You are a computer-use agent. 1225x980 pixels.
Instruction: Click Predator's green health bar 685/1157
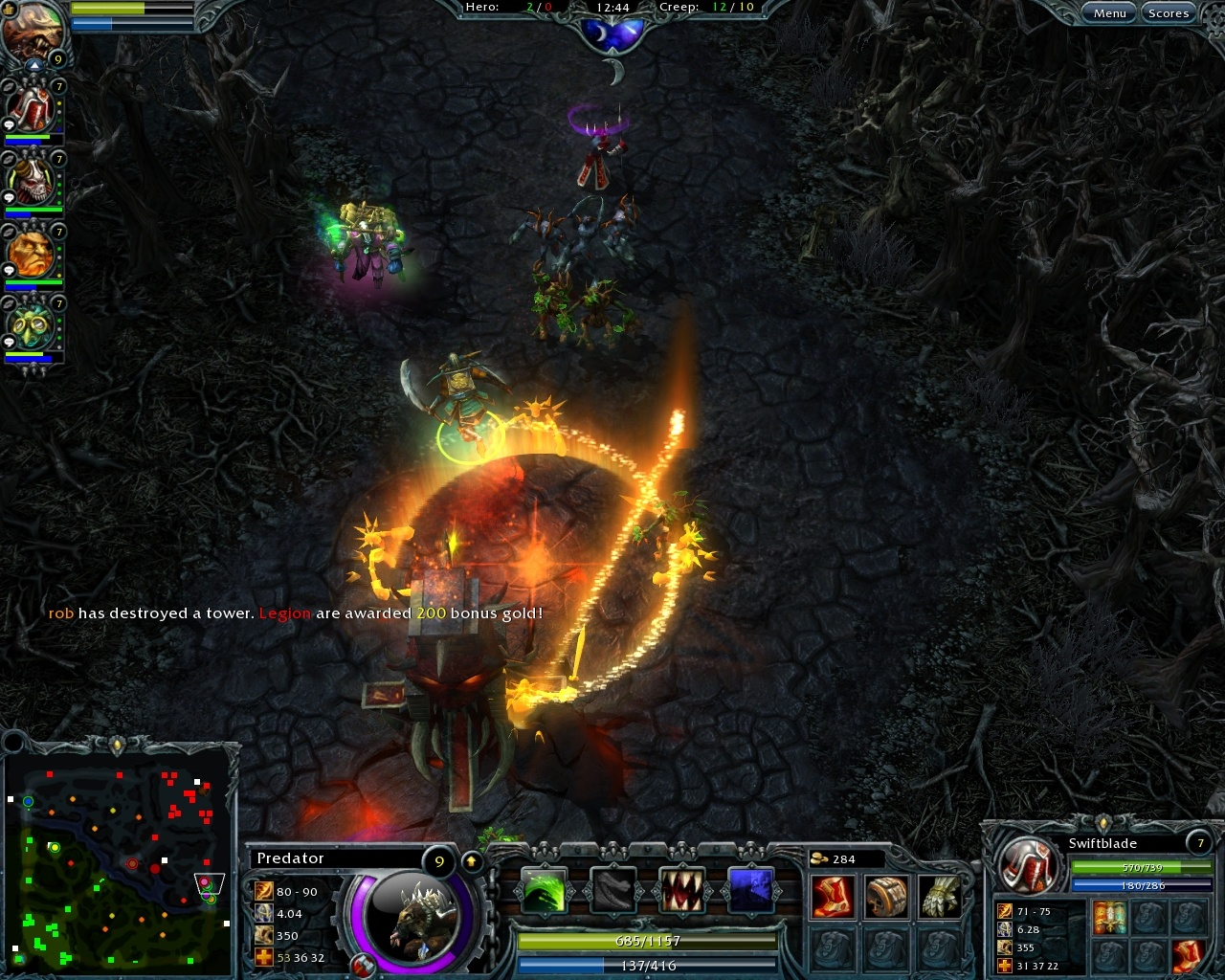(648, 941)
